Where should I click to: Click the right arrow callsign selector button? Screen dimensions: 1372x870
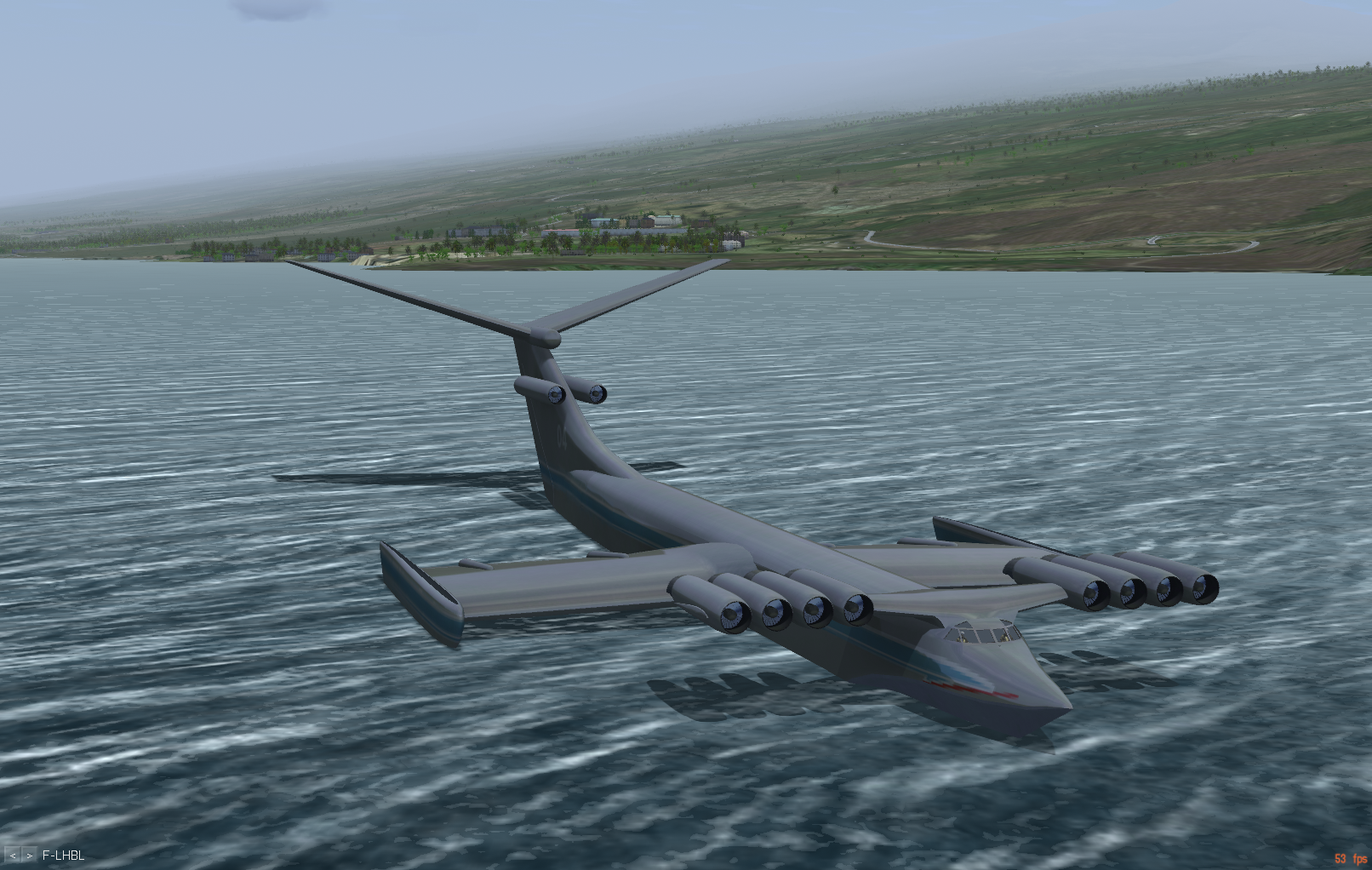(x=29, y=856)
